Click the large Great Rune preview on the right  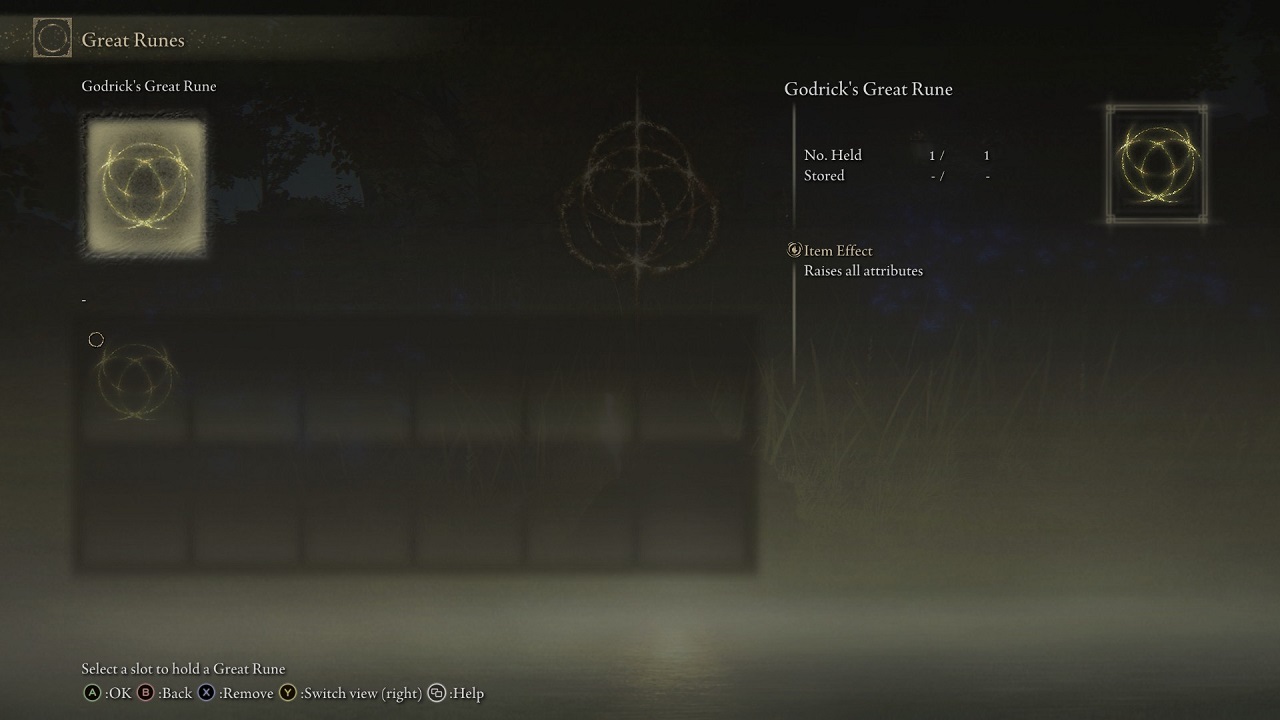point(1156,161)
